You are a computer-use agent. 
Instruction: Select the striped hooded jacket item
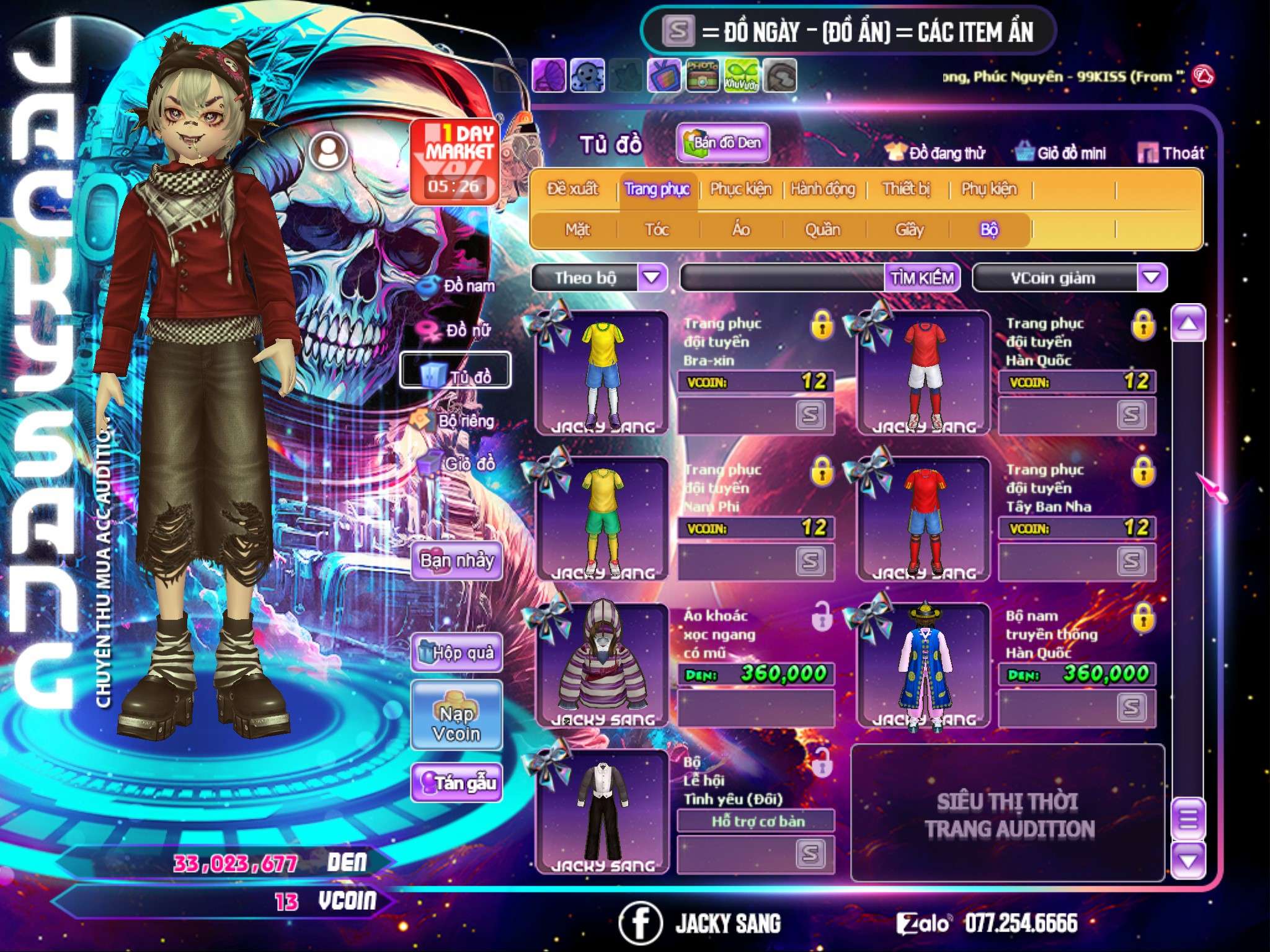(602, 664)
